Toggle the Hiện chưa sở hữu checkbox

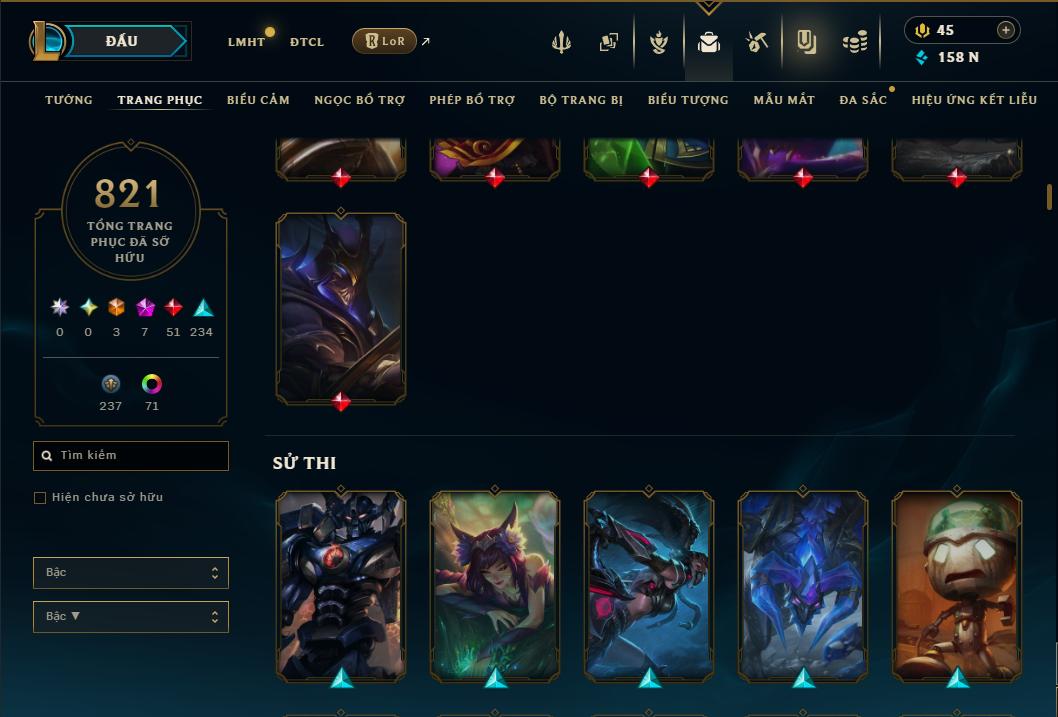click(40, 498)
